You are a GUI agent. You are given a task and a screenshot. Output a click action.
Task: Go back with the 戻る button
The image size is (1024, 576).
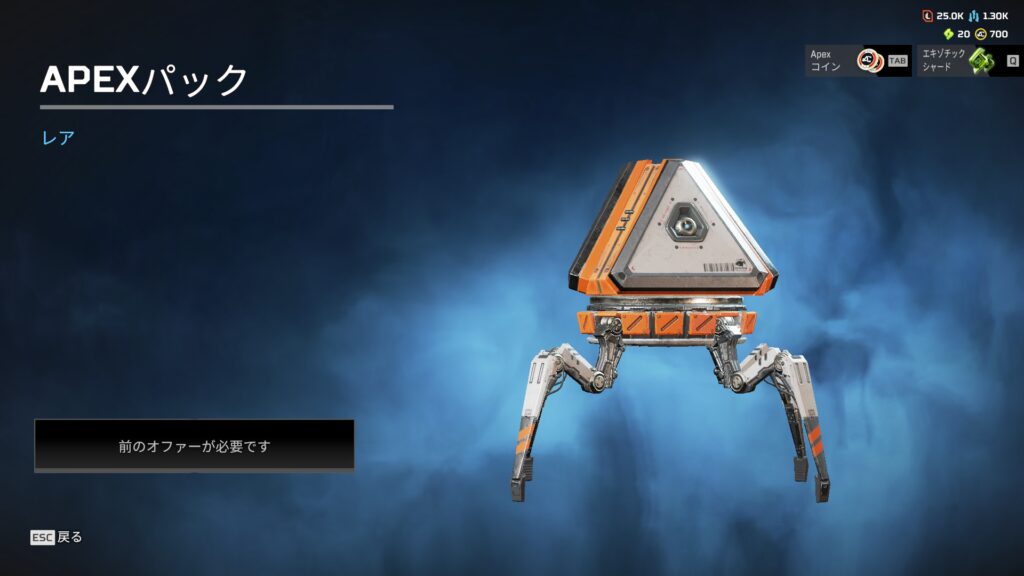[57, 537]
